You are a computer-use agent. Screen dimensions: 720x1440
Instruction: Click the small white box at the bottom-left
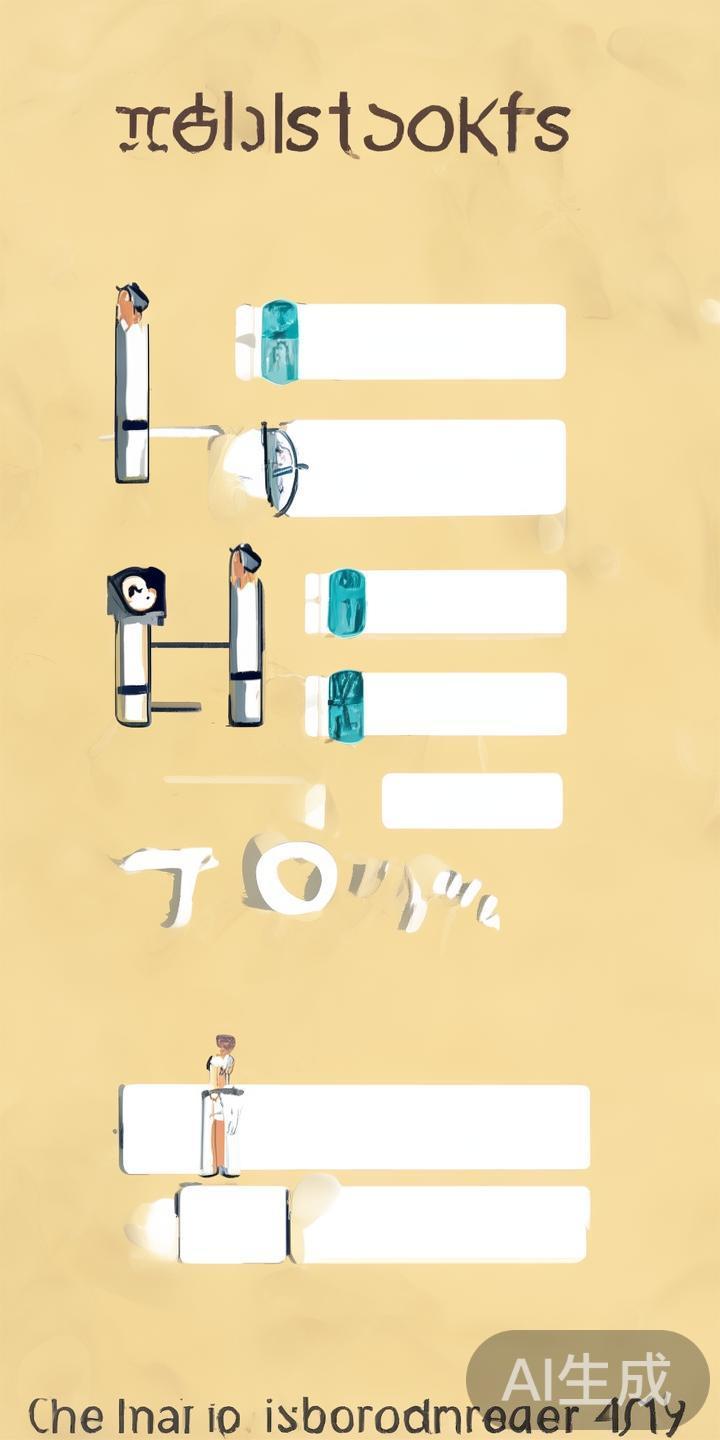click(232, 1224)
